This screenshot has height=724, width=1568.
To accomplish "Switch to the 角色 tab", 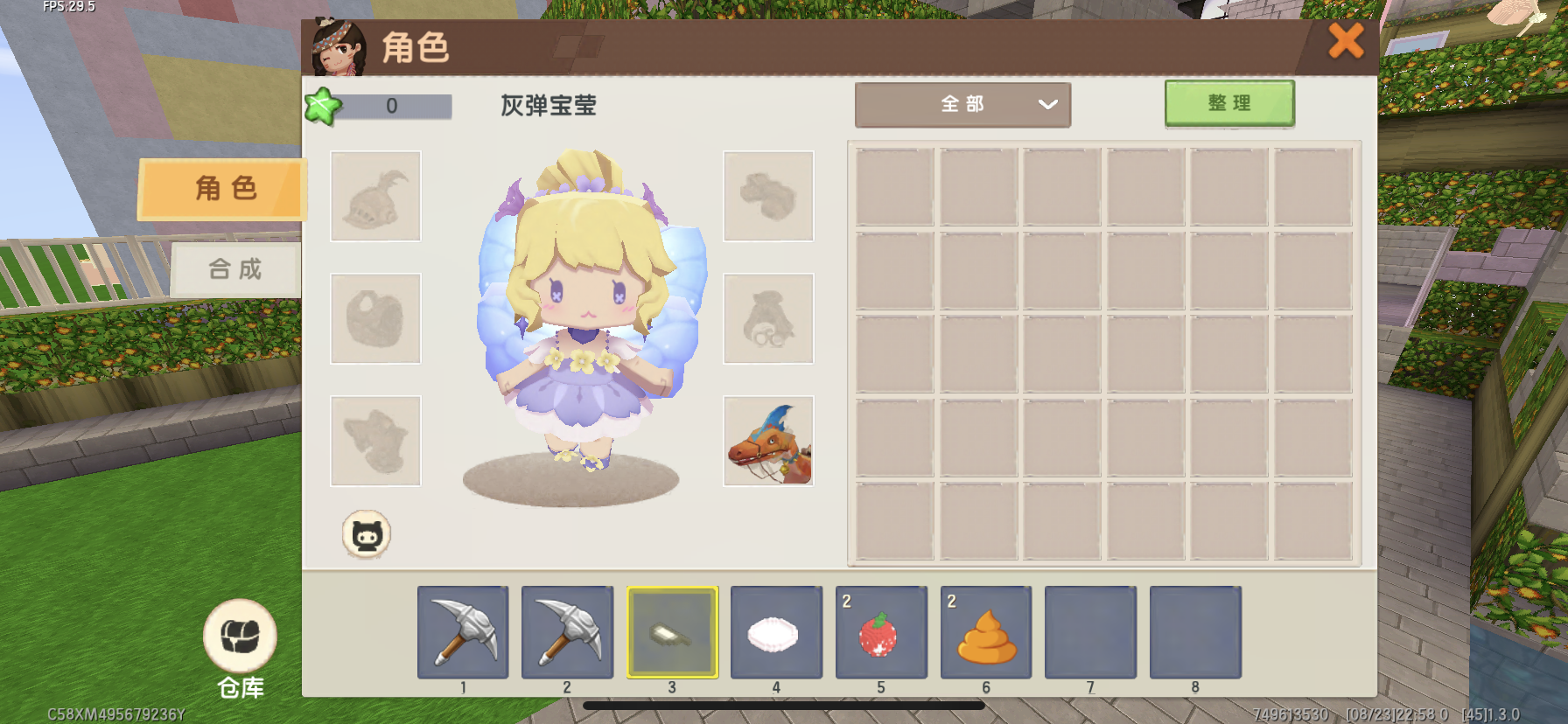I will pos(223,188).
